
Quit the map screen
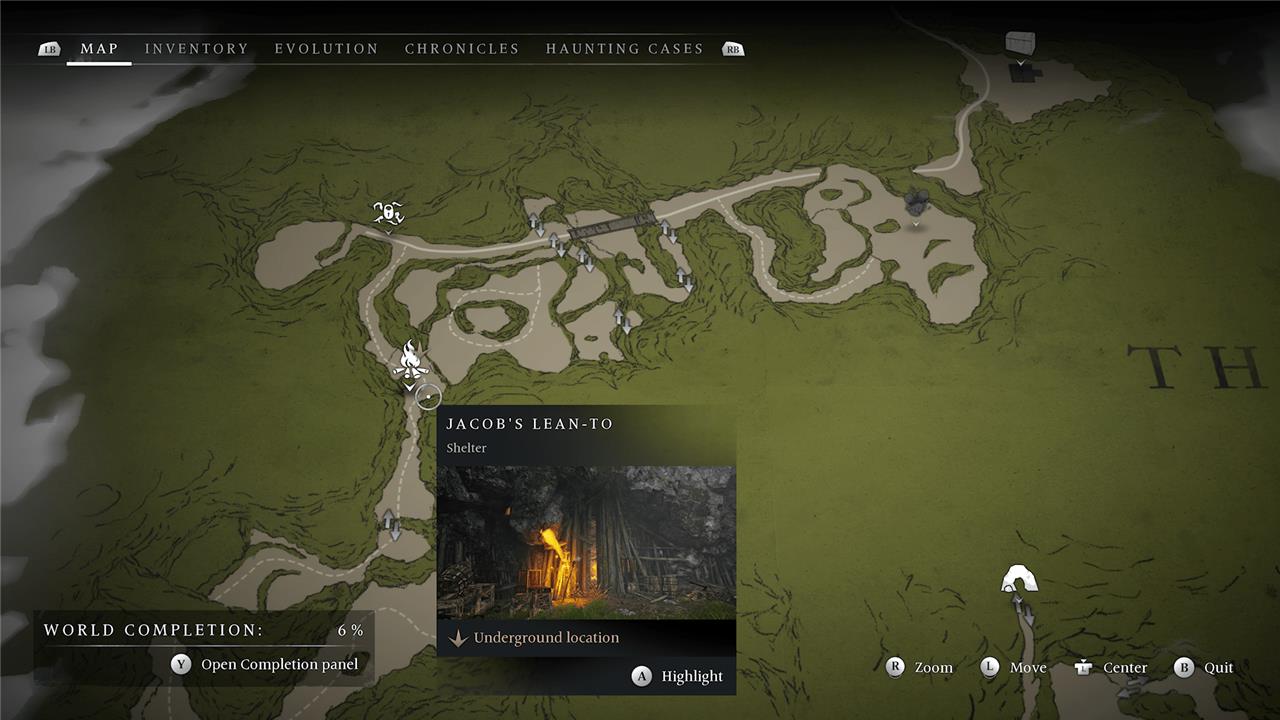click(x=1204, y=668)
